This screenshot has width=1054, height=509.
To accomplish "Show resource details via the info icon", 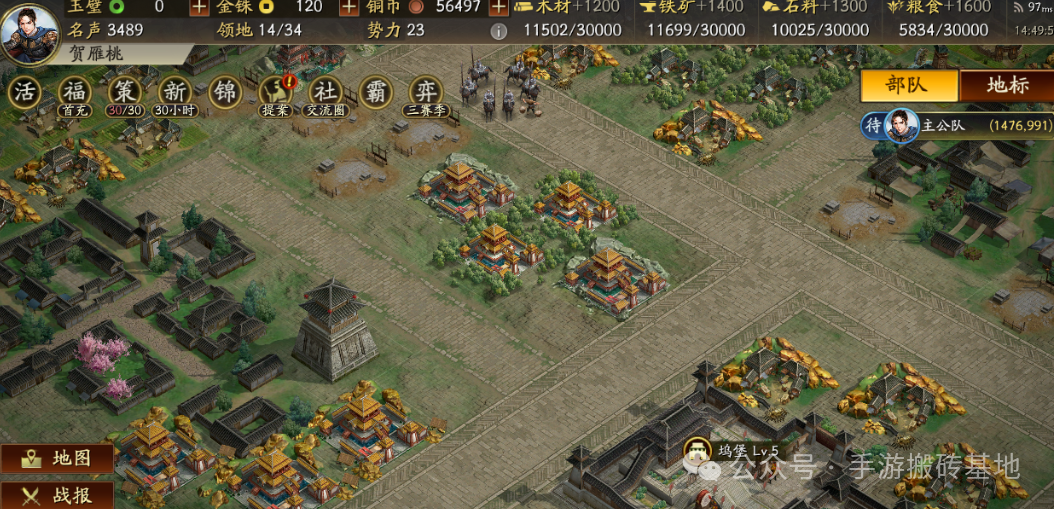I will (x=498, y=31).
